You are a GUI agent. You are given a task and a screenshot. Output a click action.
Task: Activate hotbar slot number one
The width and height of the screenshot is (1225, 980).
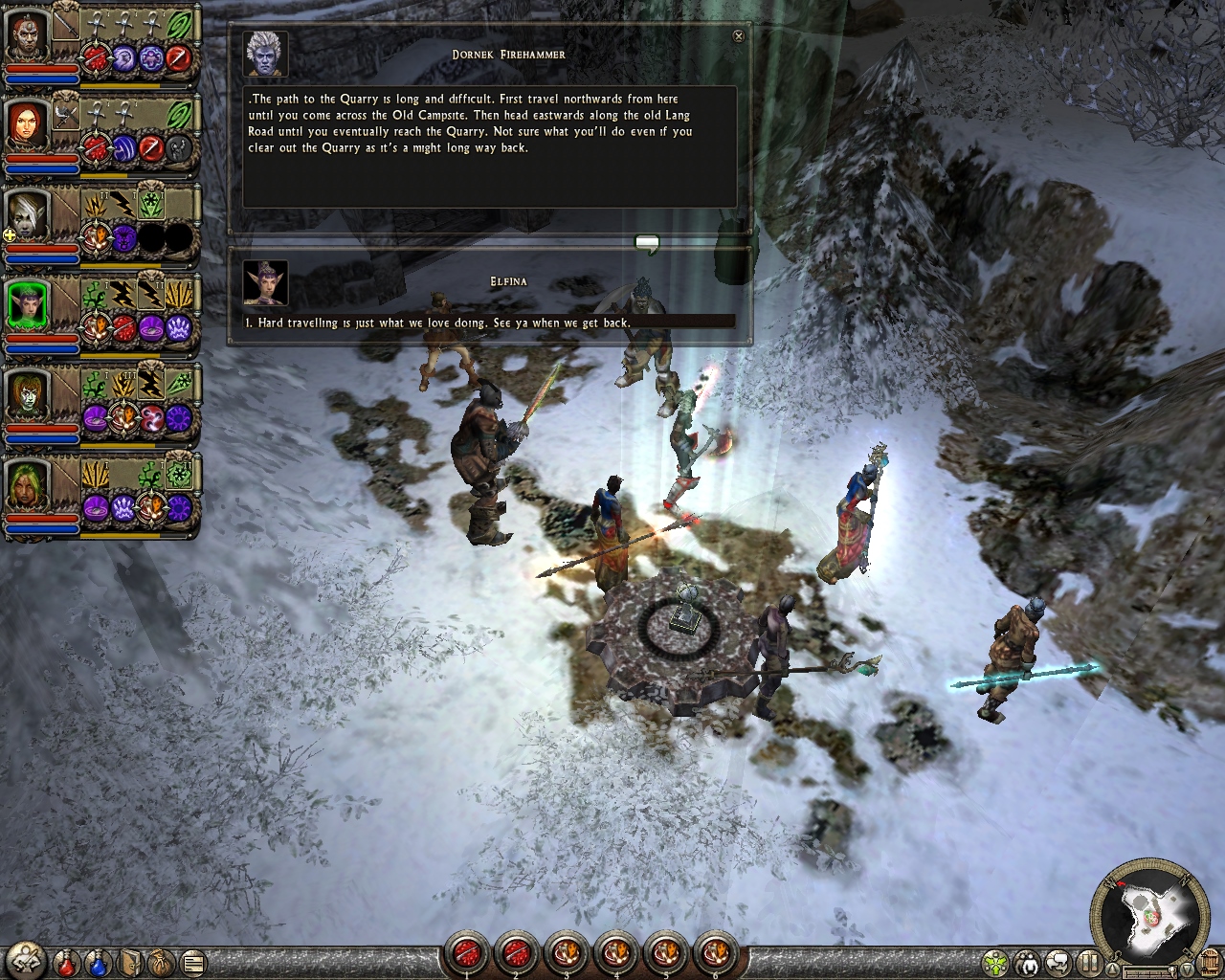point(467,953)
